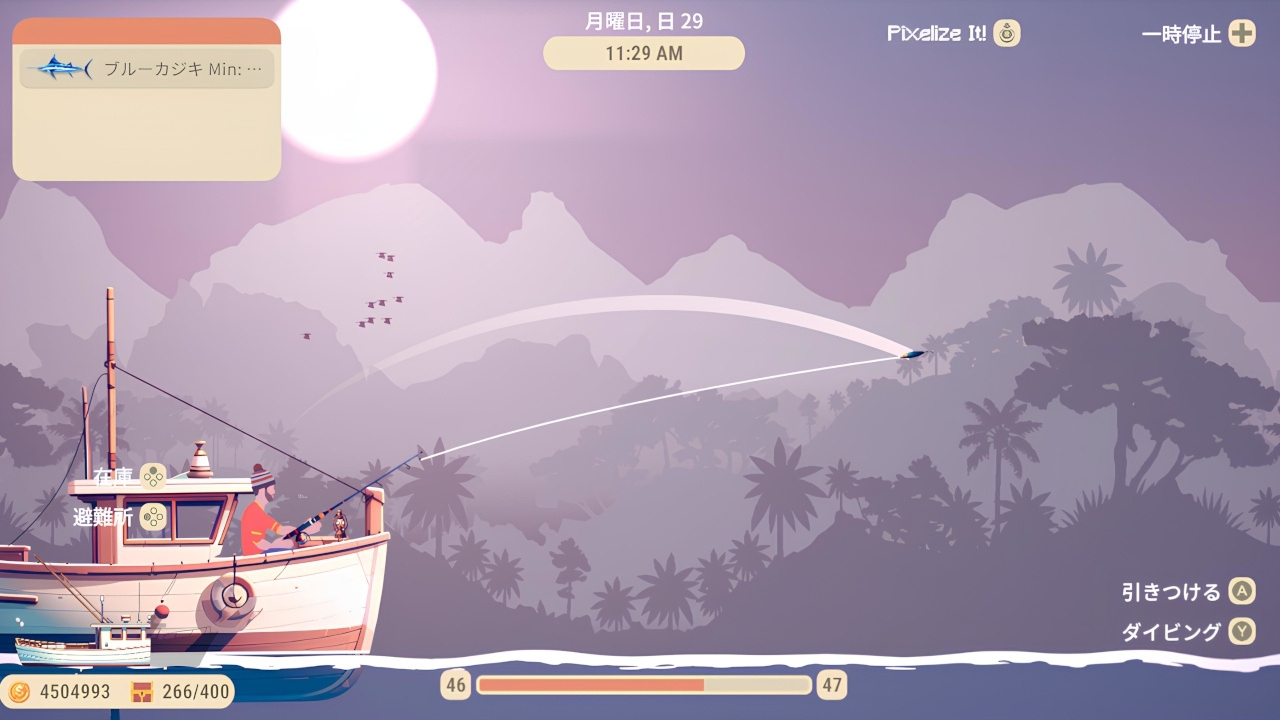This screenshot has width=1280, height=720.
Task: Pause the game via 一時停止
Action: tap(1180, 33)
